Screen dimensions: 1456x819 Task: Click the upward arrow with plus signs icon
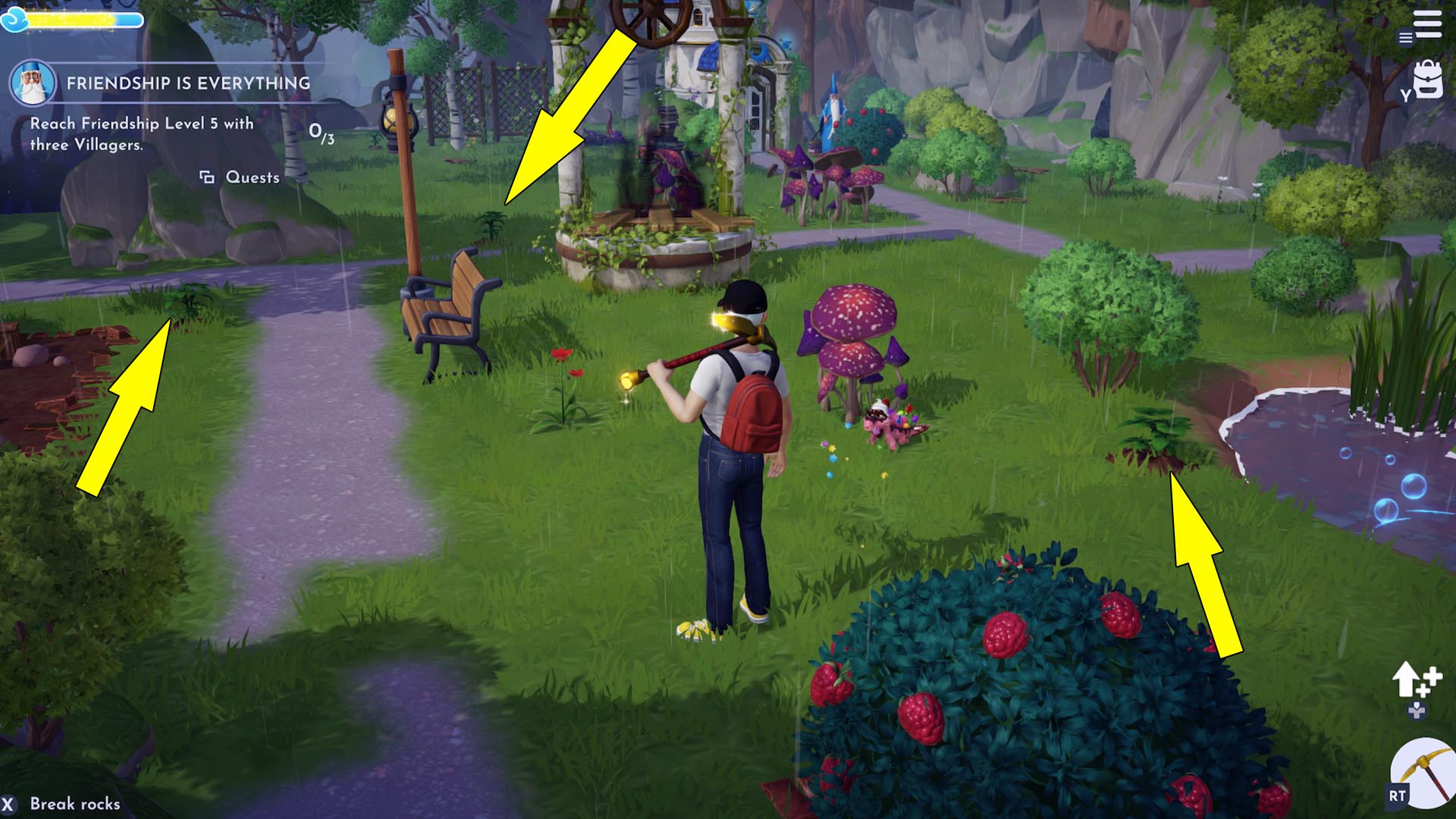point(1414,680)
